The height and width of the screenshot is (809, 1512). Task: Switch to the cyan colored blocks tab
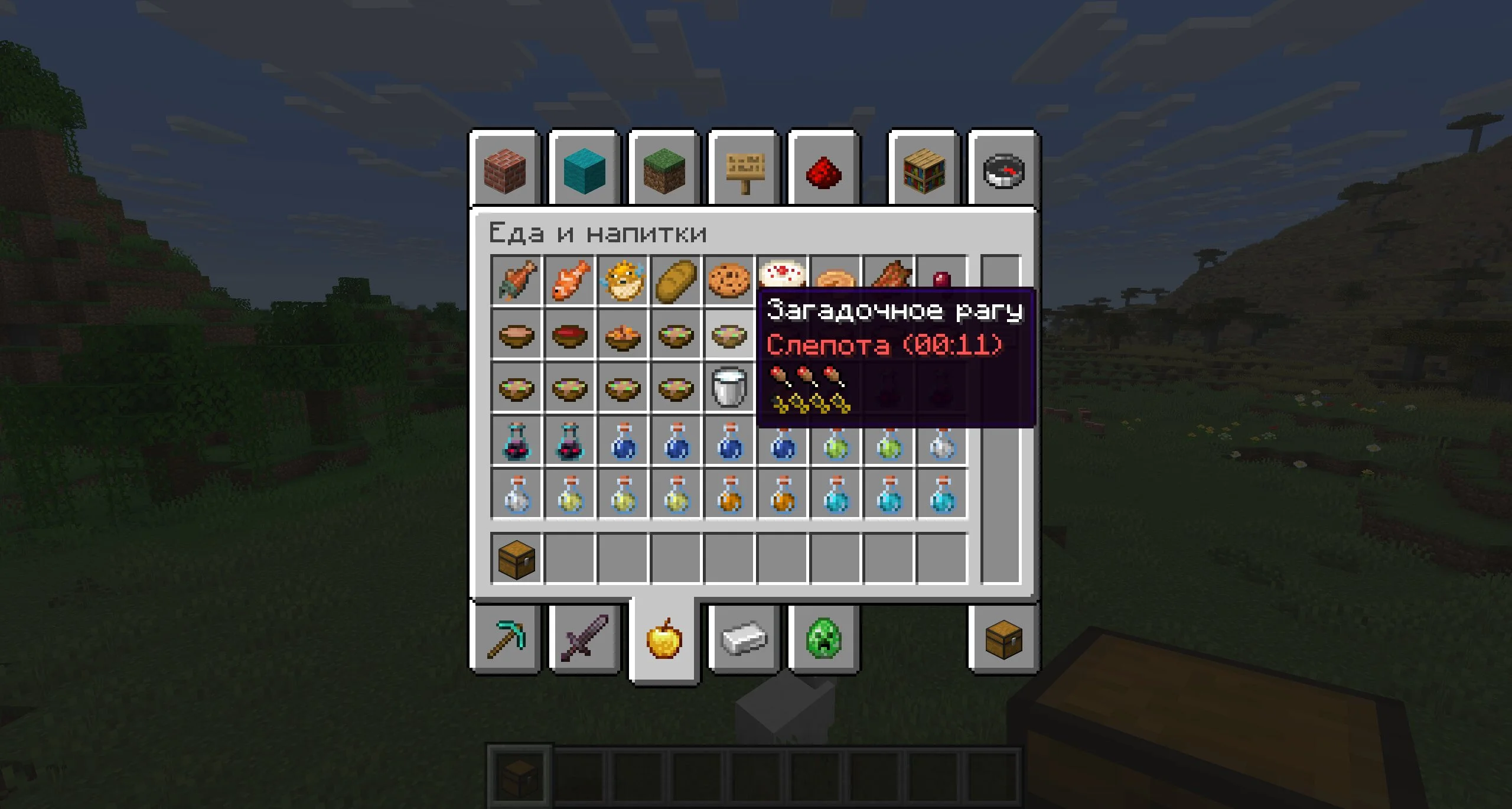(585, 171)
